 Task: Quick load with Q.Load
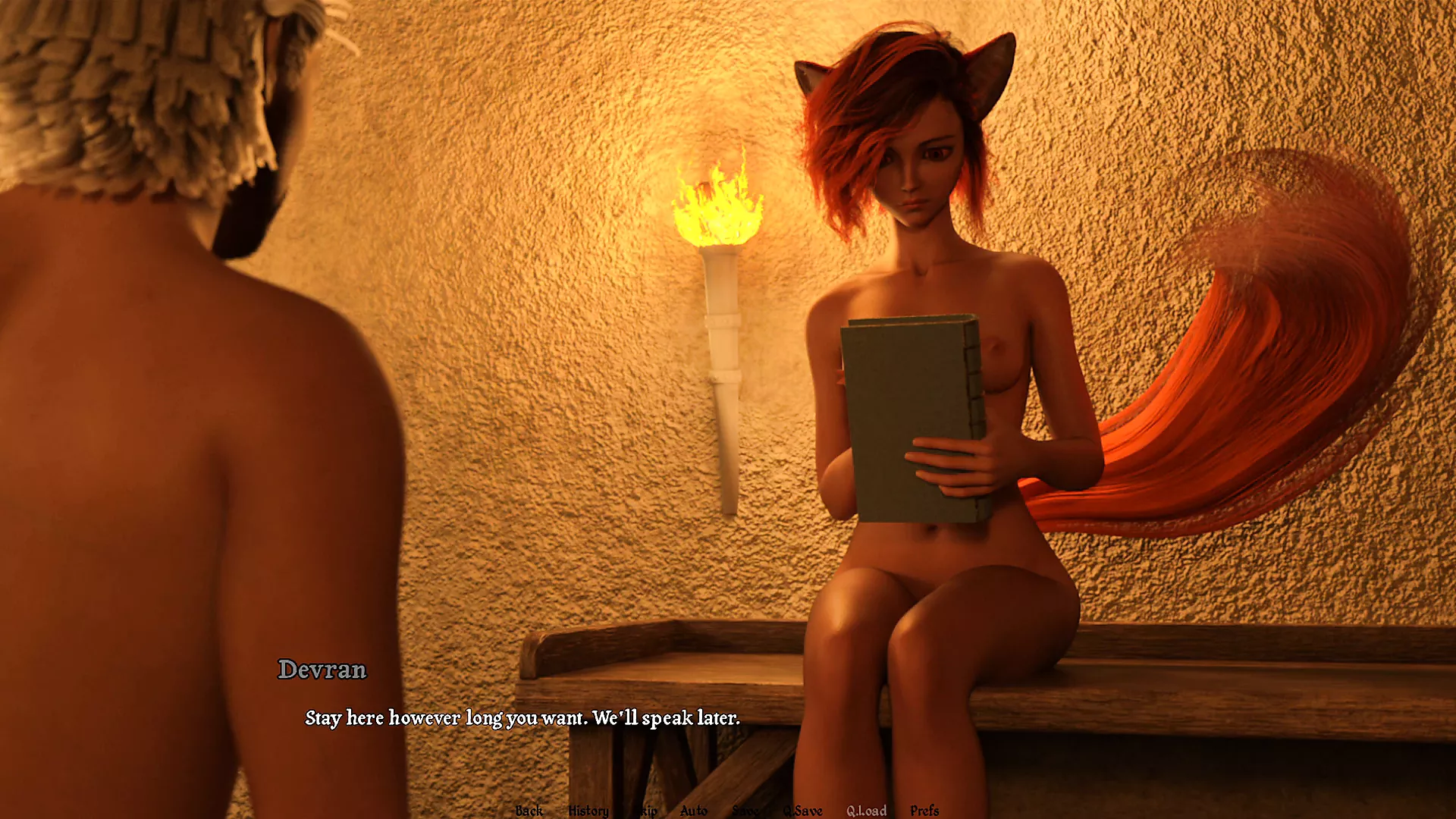pyautogui.click(x=866, y=810)
